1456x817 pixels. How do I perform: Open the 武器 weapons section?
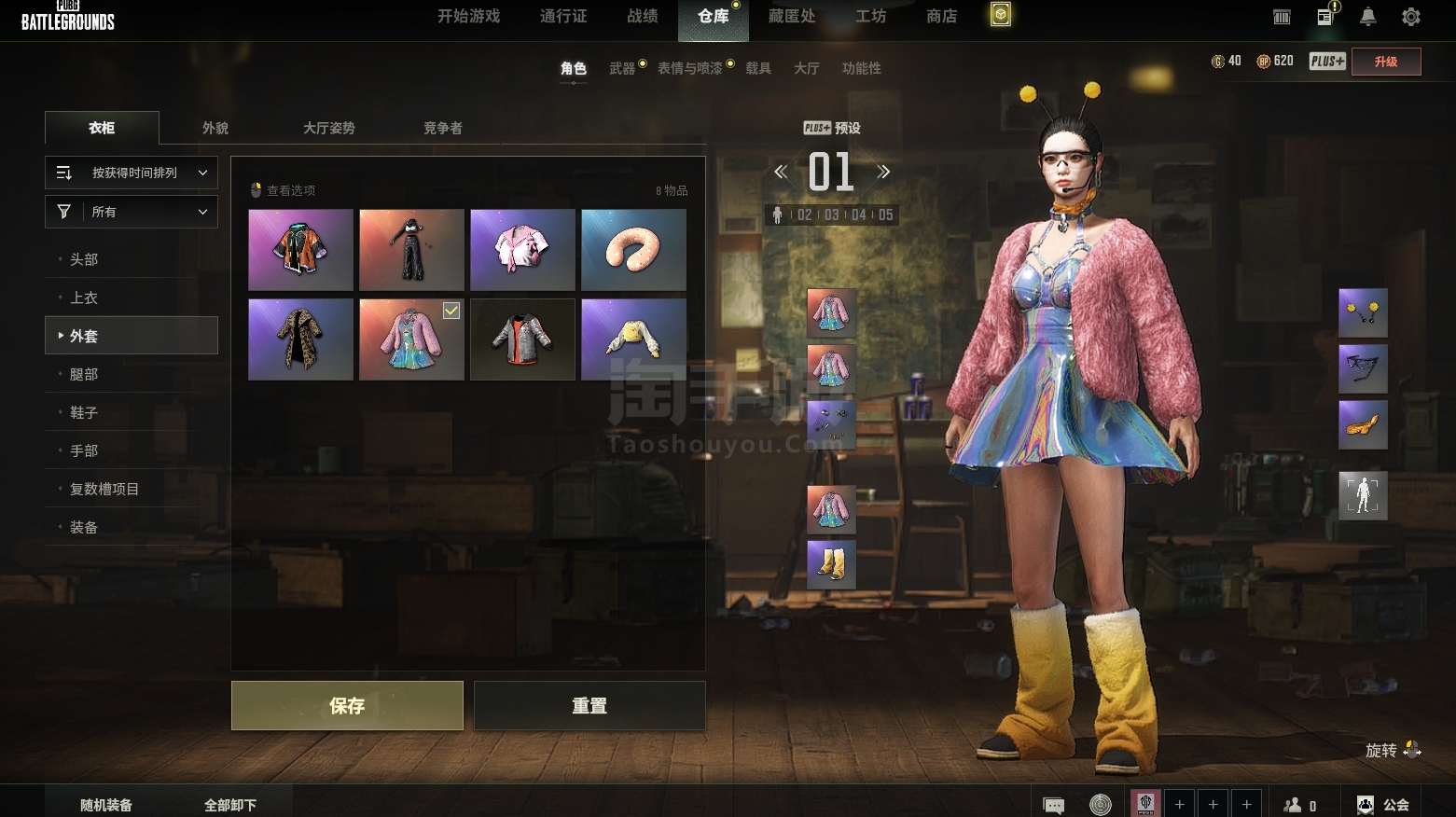[622, 68]
